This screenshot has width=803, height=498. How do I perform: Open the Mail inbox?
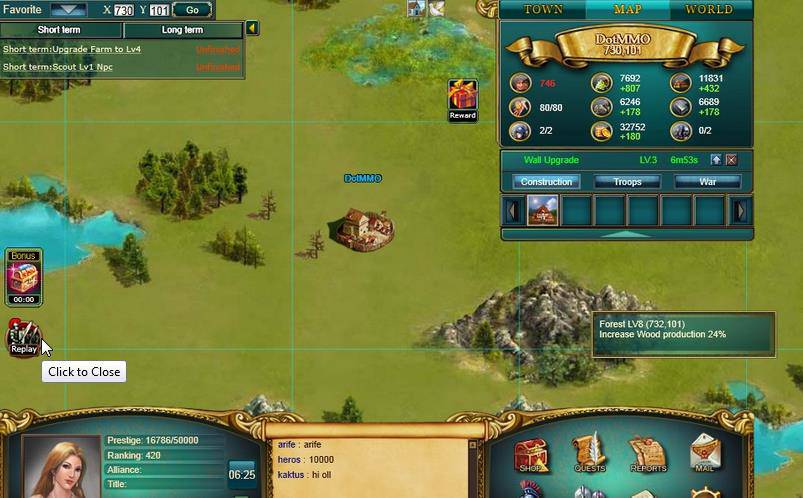(706, 455)
